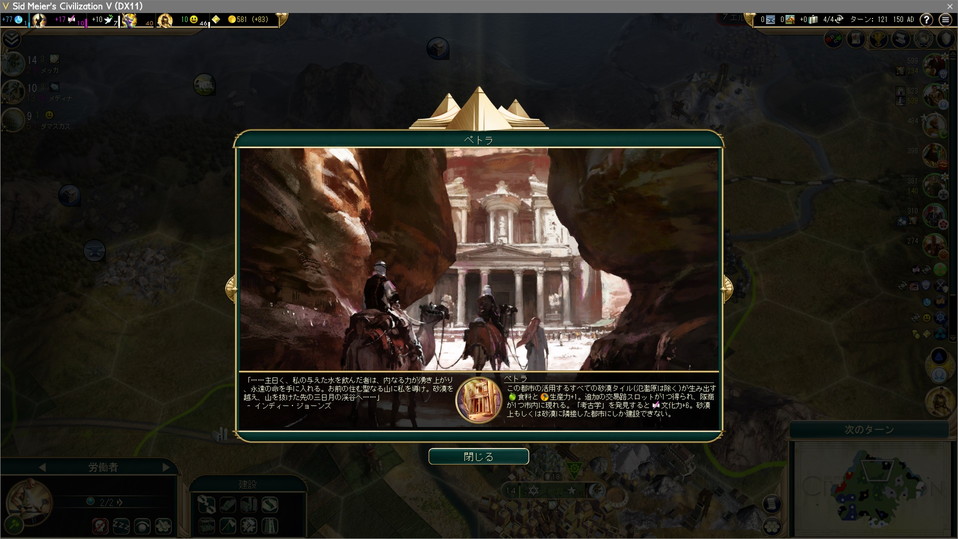958x539 pixels.
Task: Cycle to previous unit with left arrow
Action: (x=42, y=467)
